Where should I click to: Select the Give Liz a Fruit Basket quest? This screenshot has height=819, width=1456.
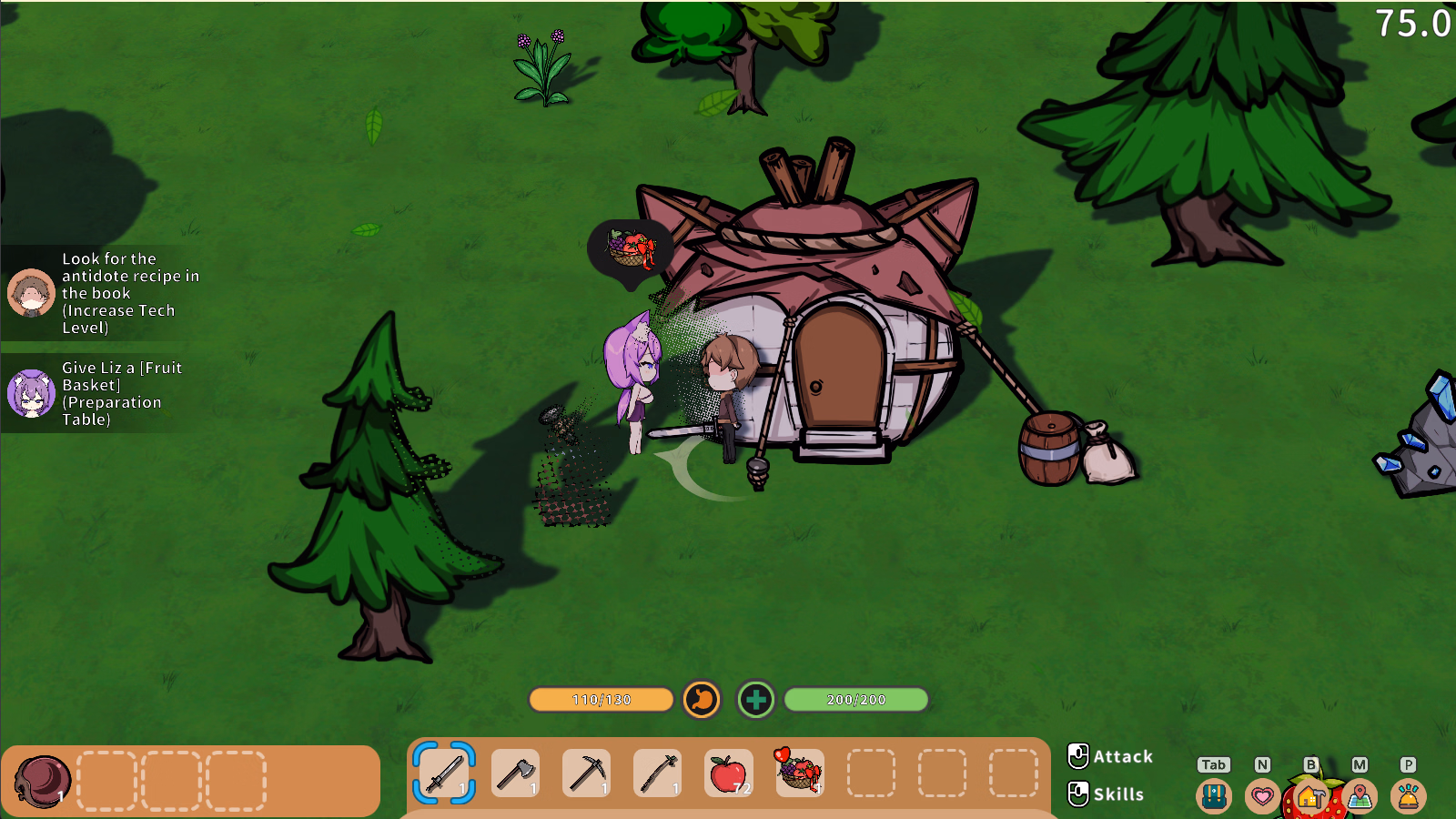(105, 393)
